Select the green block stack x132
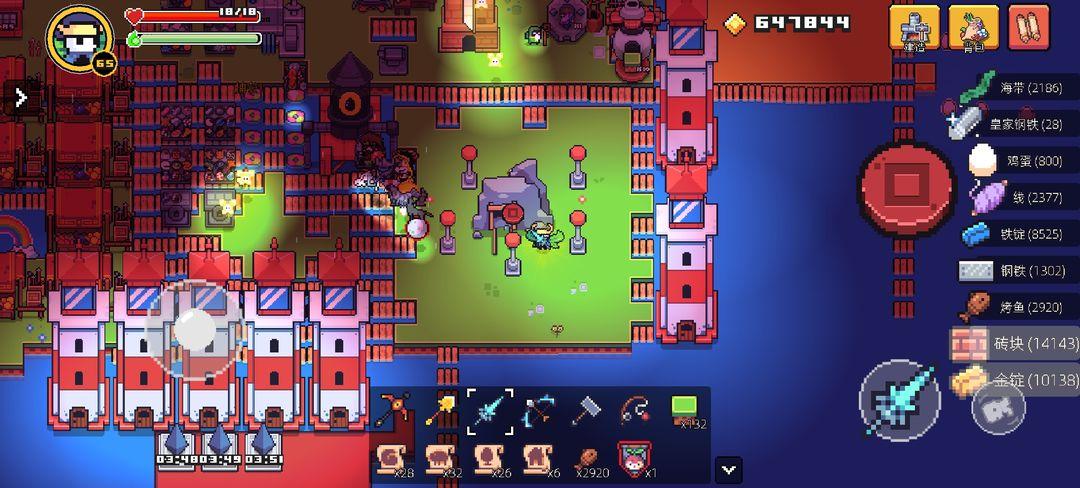The image size is (1080, 488). click(x=685, y=410)
